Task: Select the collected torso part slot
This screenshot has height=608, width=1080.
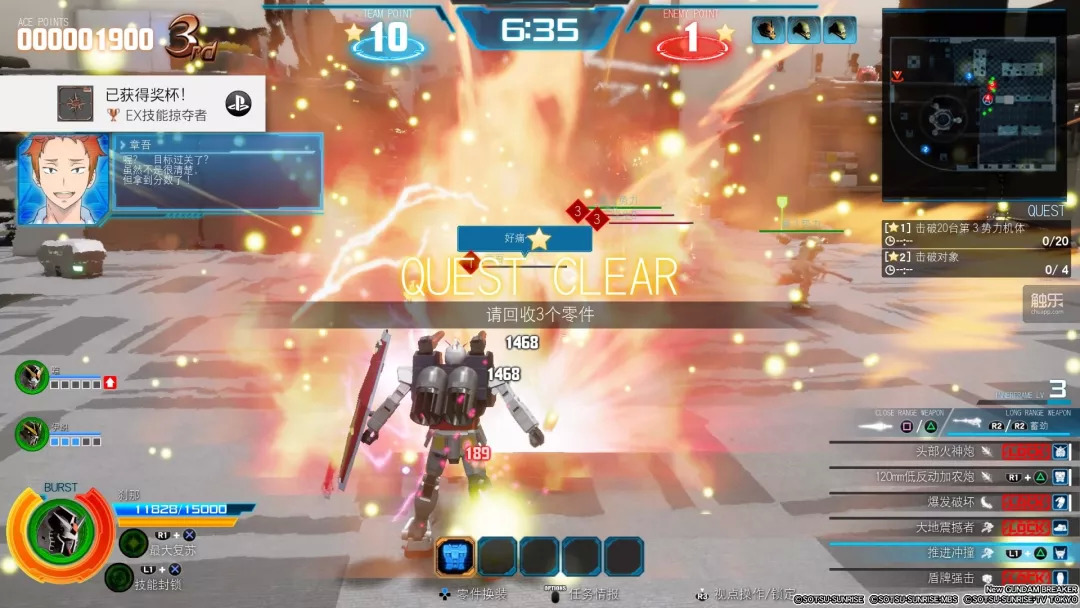Action: coord(456,556)
